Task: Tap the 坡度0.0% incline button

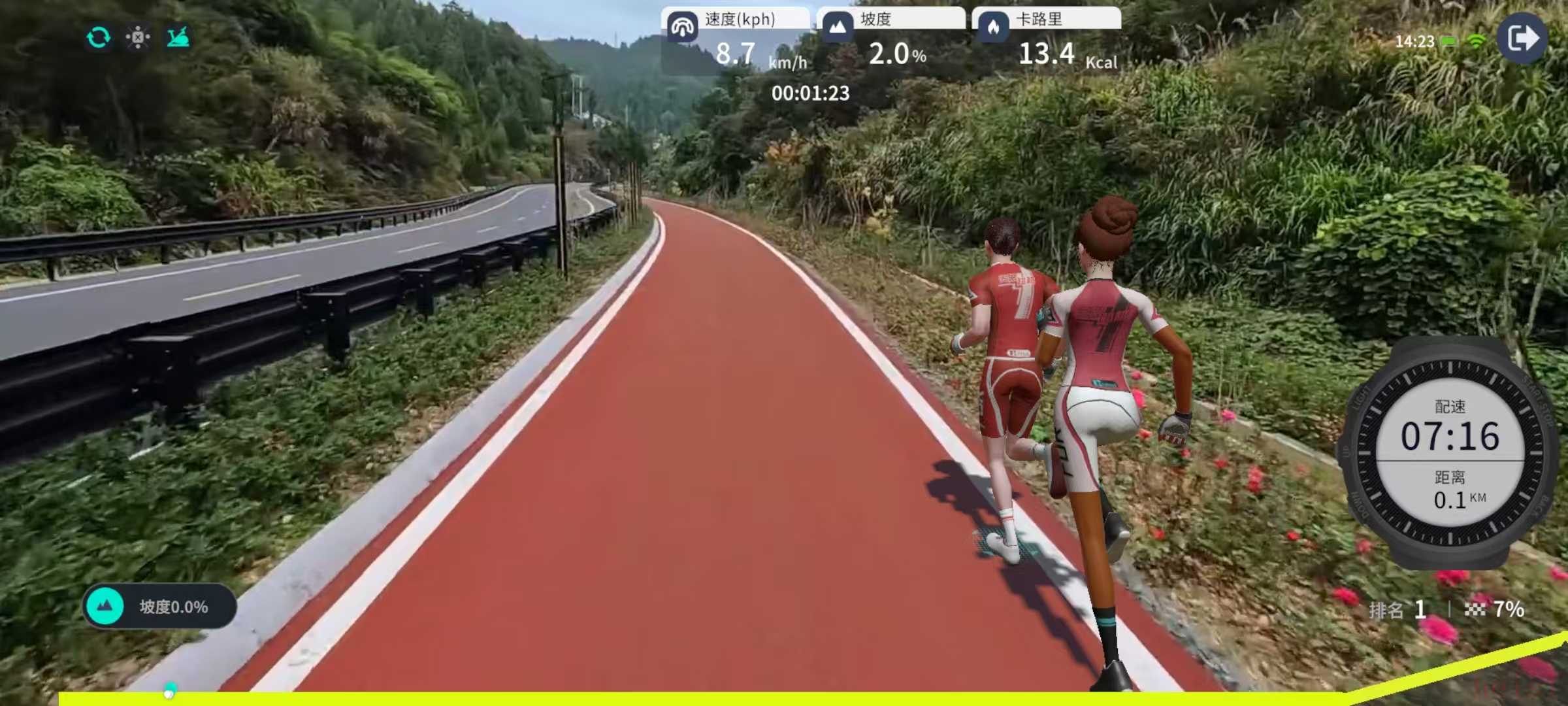Action: pyautogui.click(x=159, y=607)
